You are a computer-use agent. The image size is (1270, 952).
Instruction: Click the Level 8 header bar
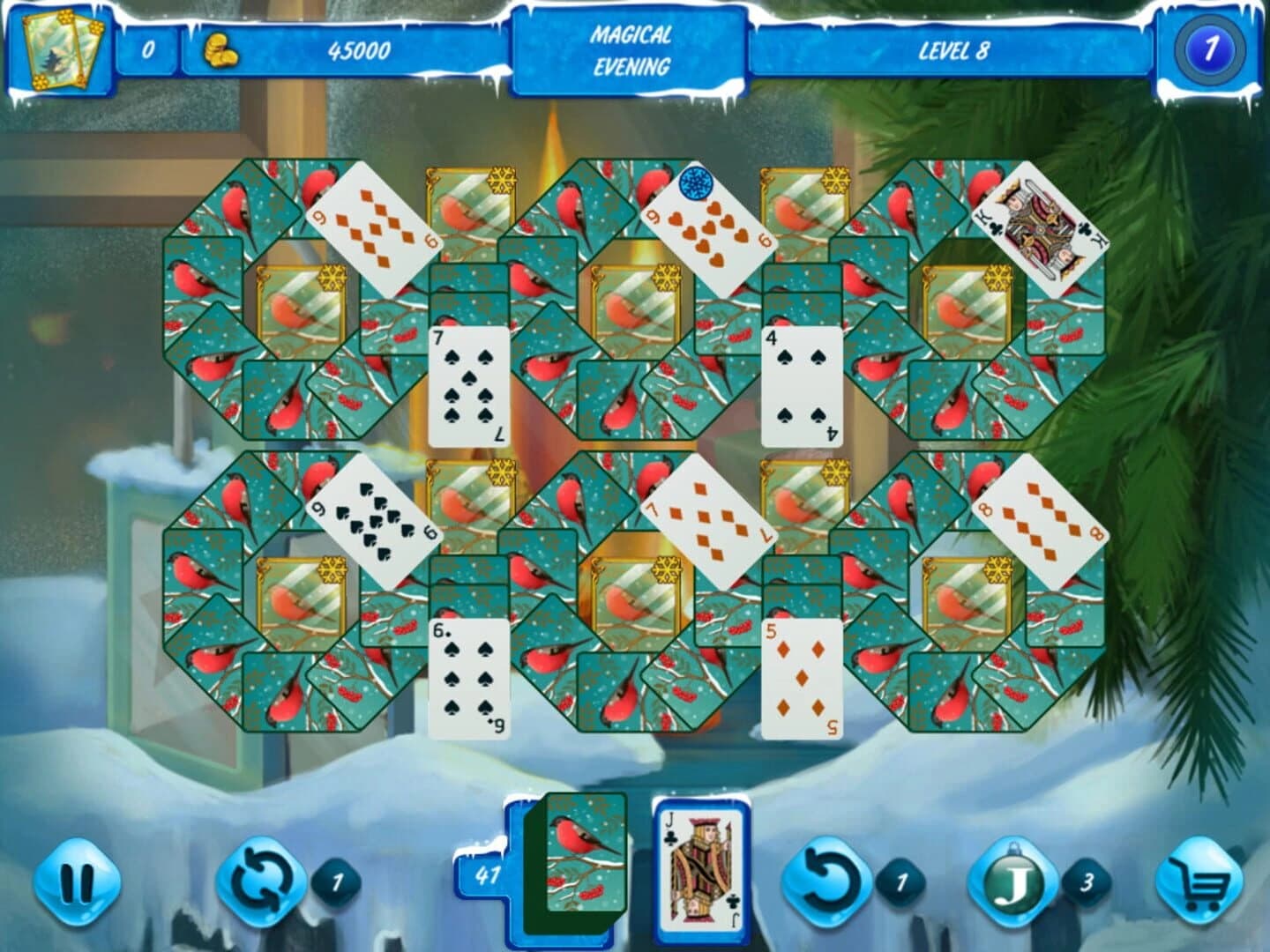point(954,53)
